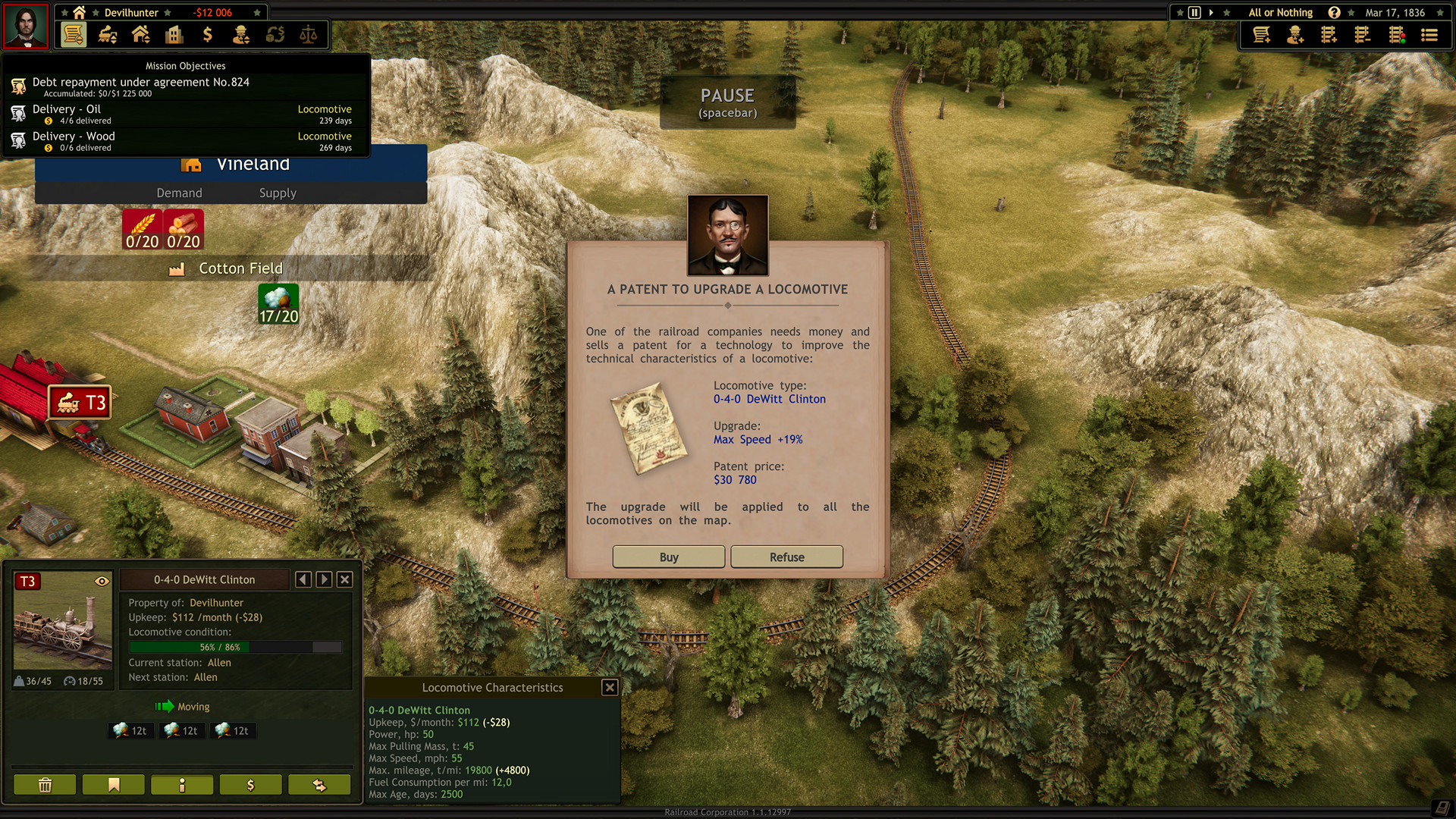Toggle locomotive T3 visibility eye icon

[x=102, y=579]
